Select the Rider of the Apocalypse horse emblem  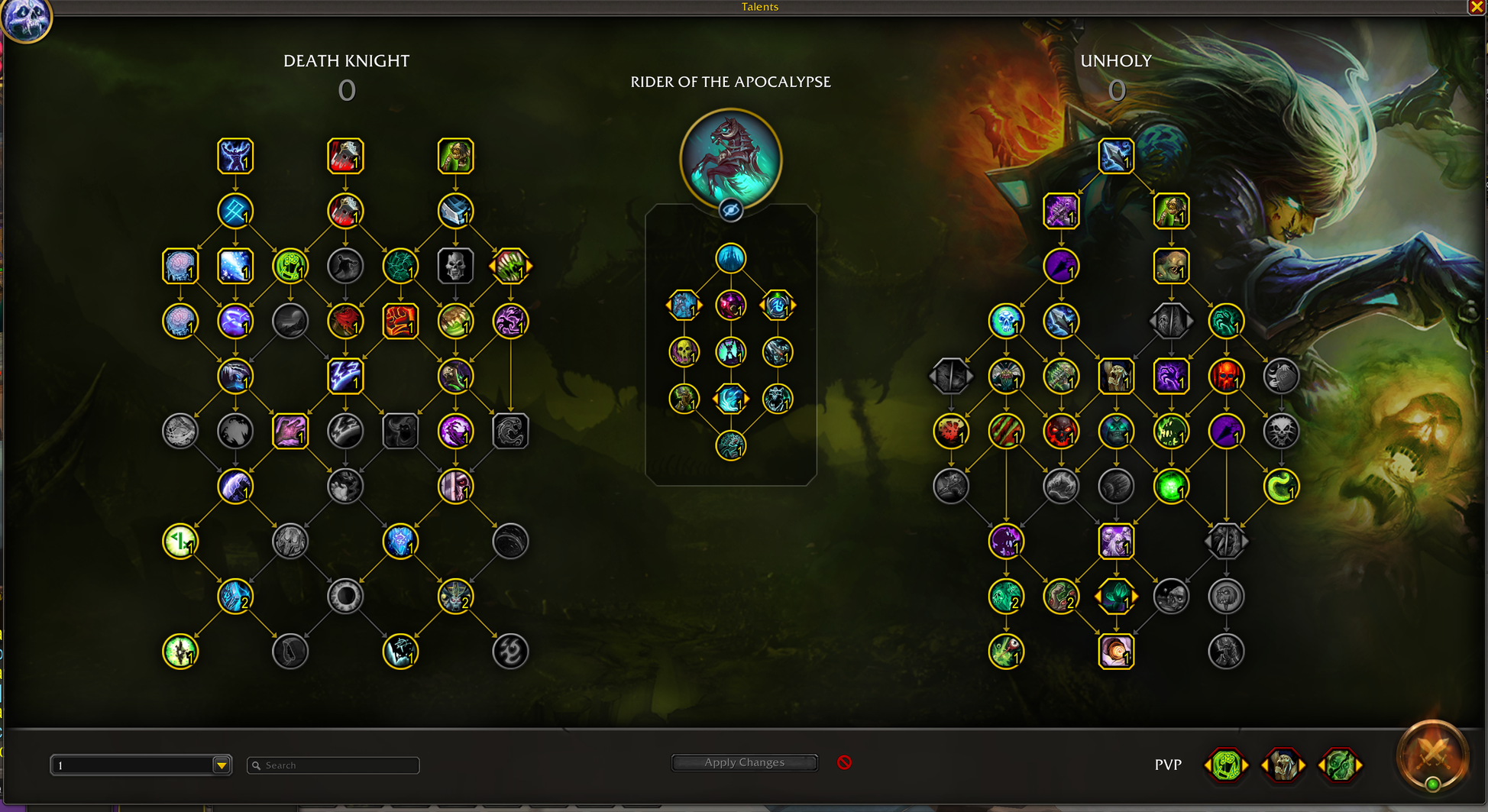pyautogui.click(x=730, y=158)
